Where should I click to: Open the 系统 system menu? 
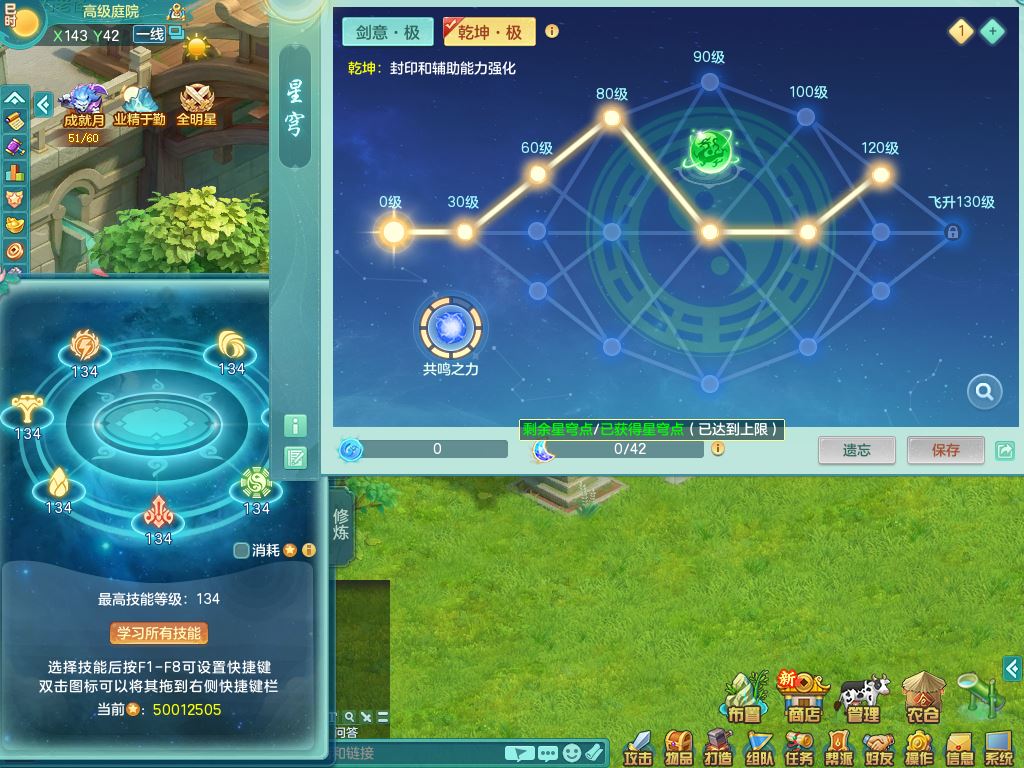999,746
